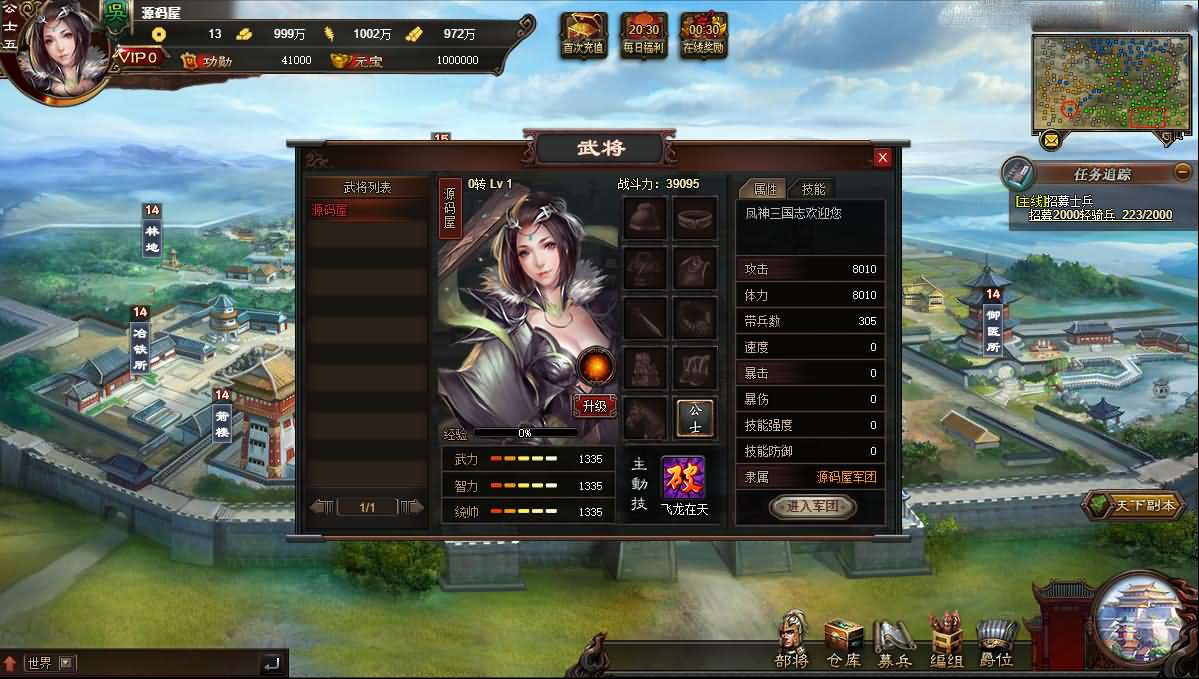The height and width of the screenshot is (679, 1199).
Task: Claim the 在线奖励 online reward
Action: [x=704, y=33]
